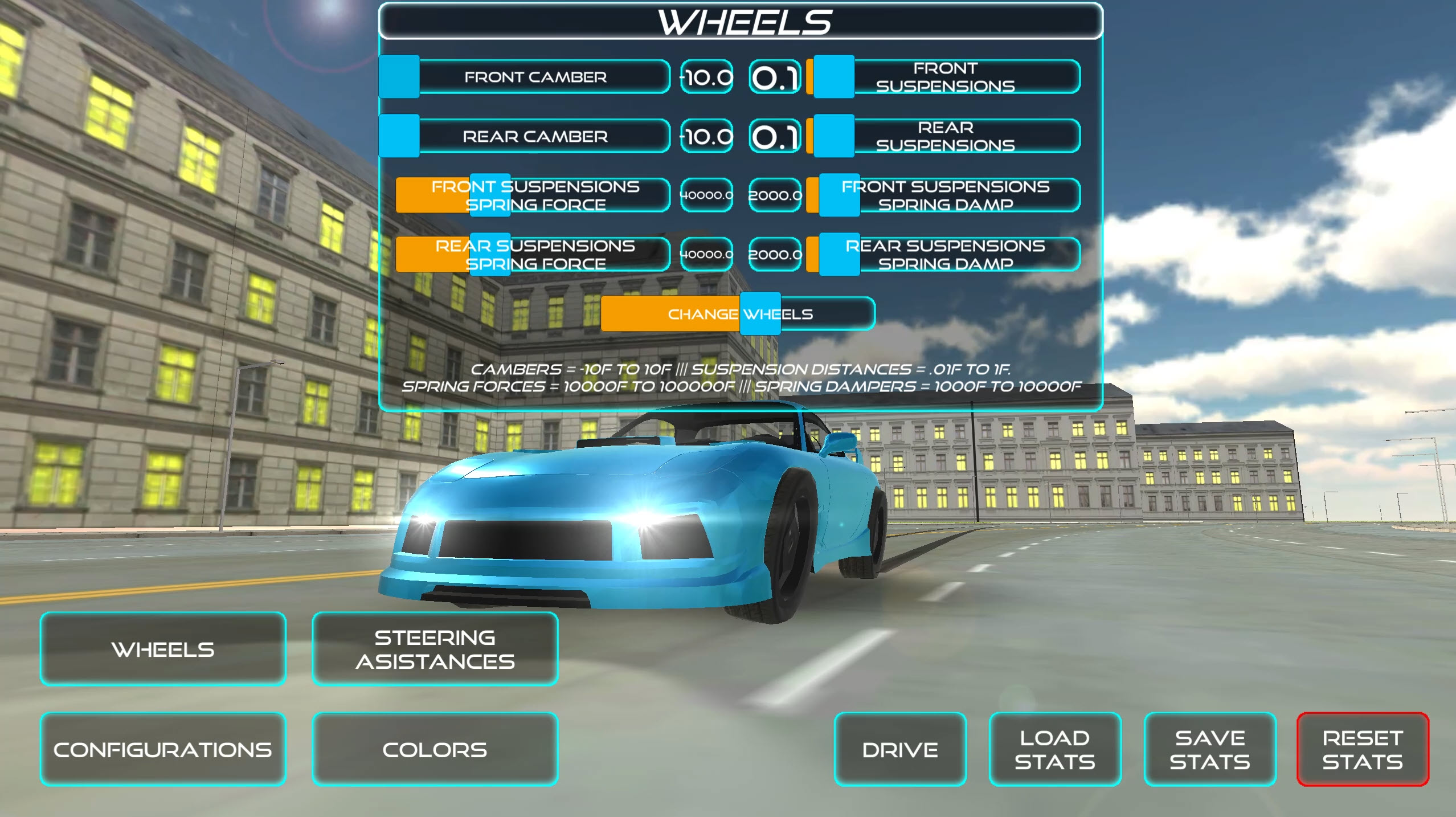Reset all stats using Reset Stats
This screenshot has width=1456, height=817.
1364,749
